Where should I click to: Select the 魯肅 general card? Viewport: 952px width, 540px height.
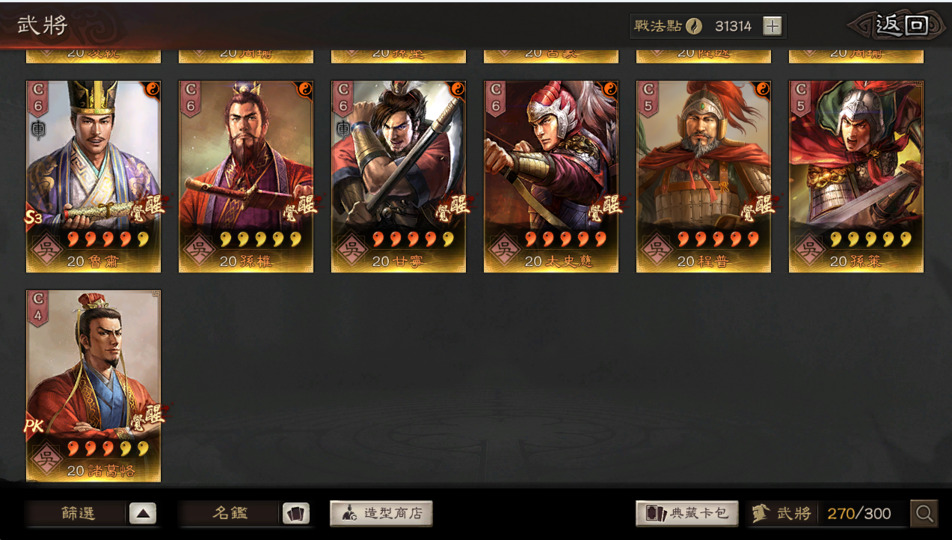[x=93, y=176]
